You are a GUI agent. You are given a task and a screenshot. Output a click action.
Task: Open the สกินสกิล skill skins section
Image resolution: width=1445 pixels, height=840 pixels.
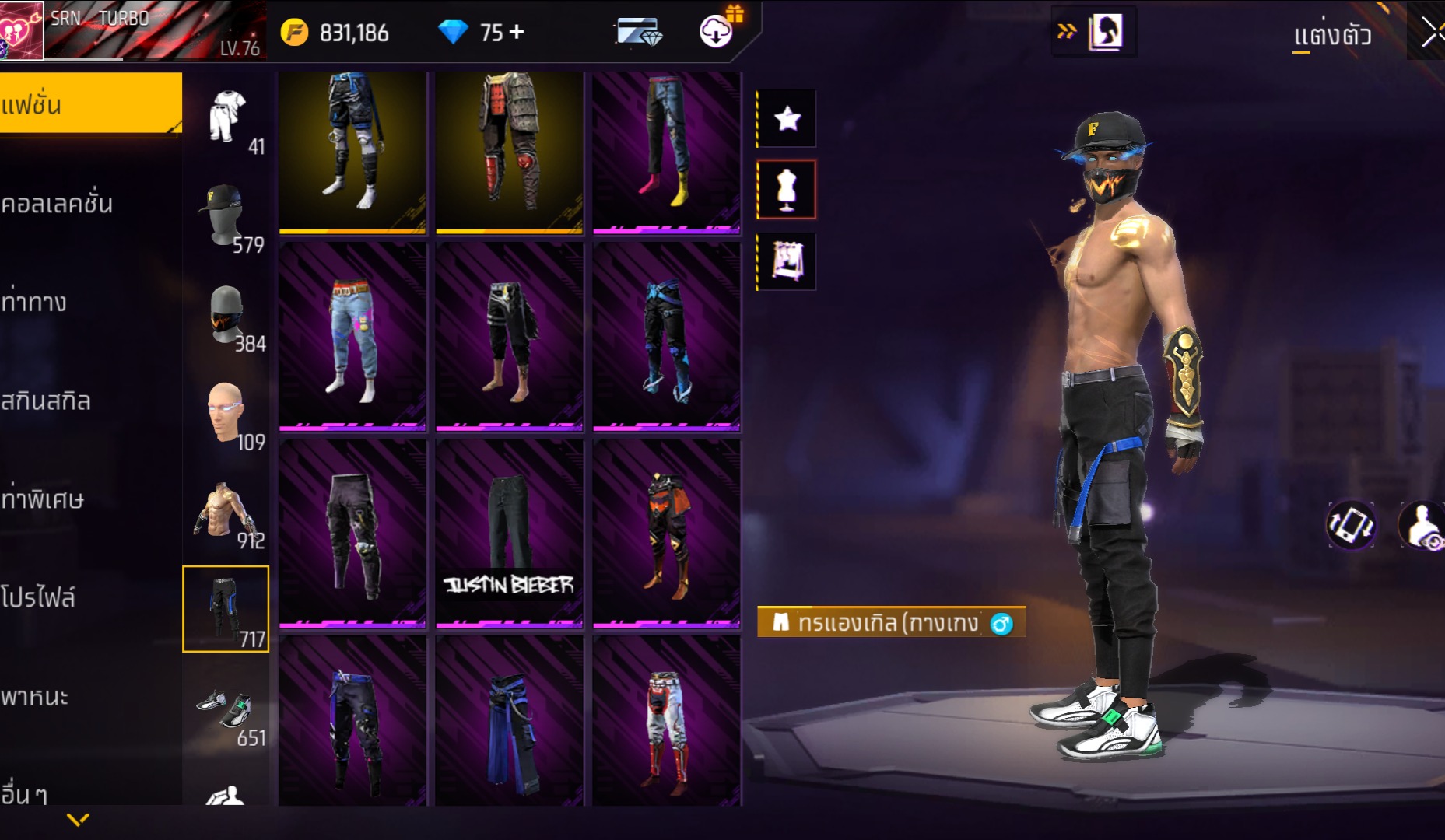pyautogui.click(x=47, y=401)
